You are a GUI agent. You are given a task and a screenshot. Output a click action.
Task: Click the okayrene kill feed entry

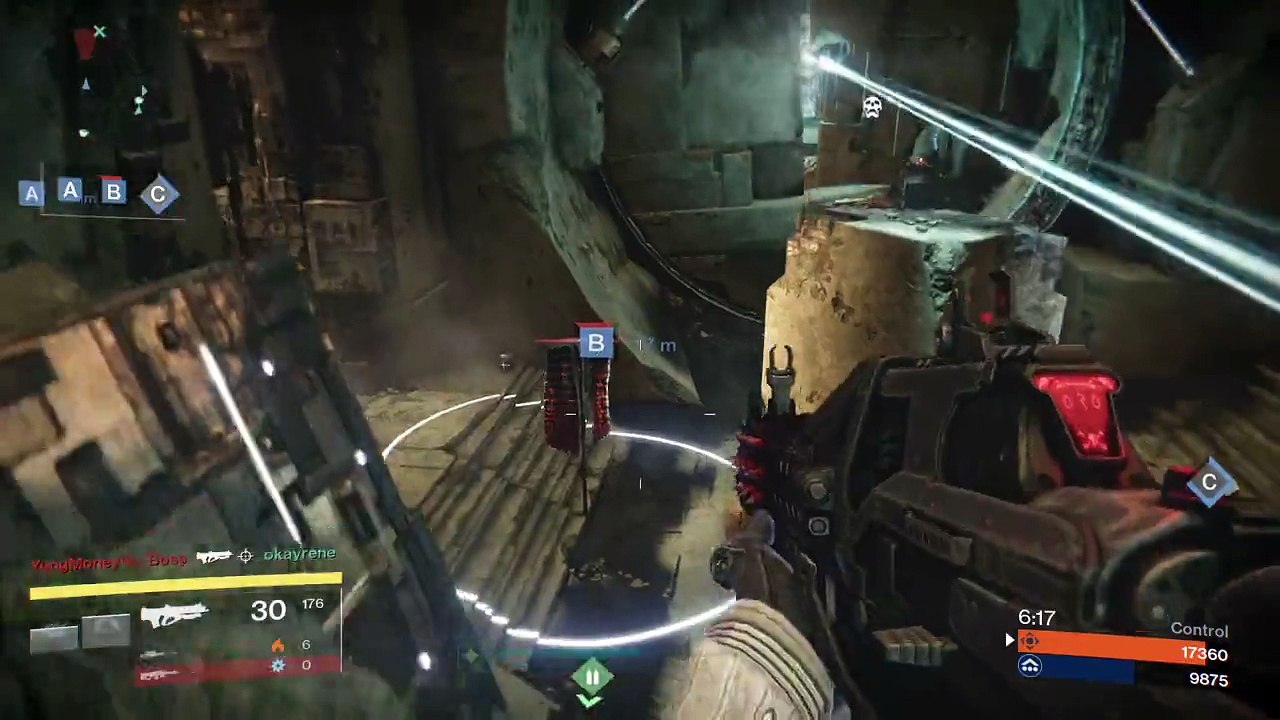point(299,554)
